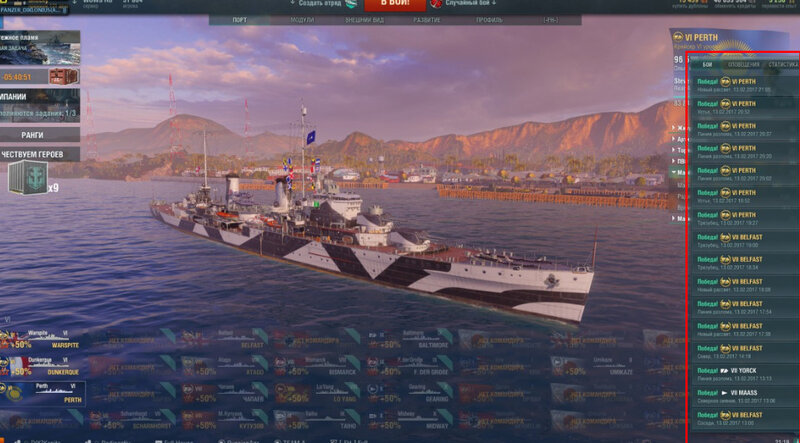Open the "Чествуем героев" container panel
The image size is (800, 443).
tap(33, 155)
